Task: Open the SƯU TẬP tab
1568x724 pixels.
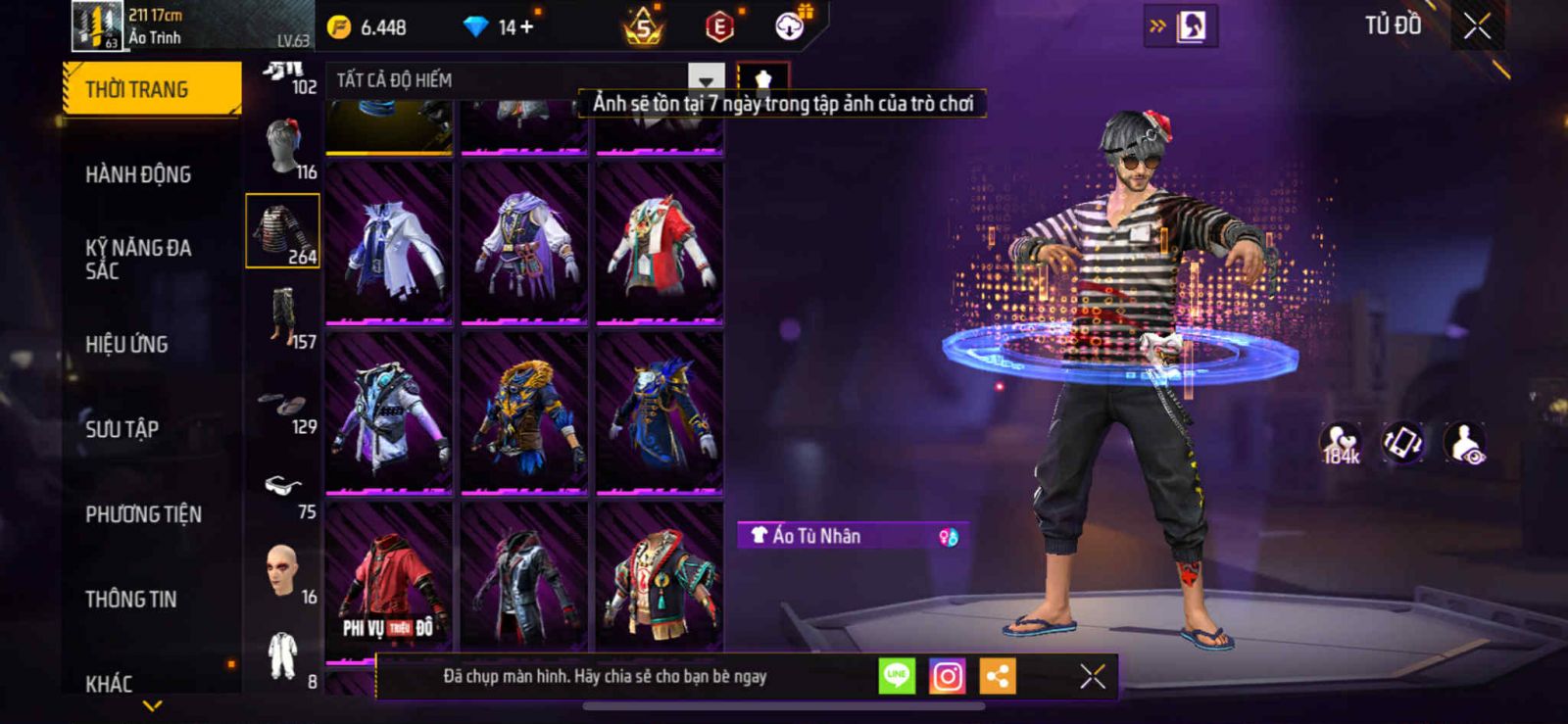Action: coord(122,428)
